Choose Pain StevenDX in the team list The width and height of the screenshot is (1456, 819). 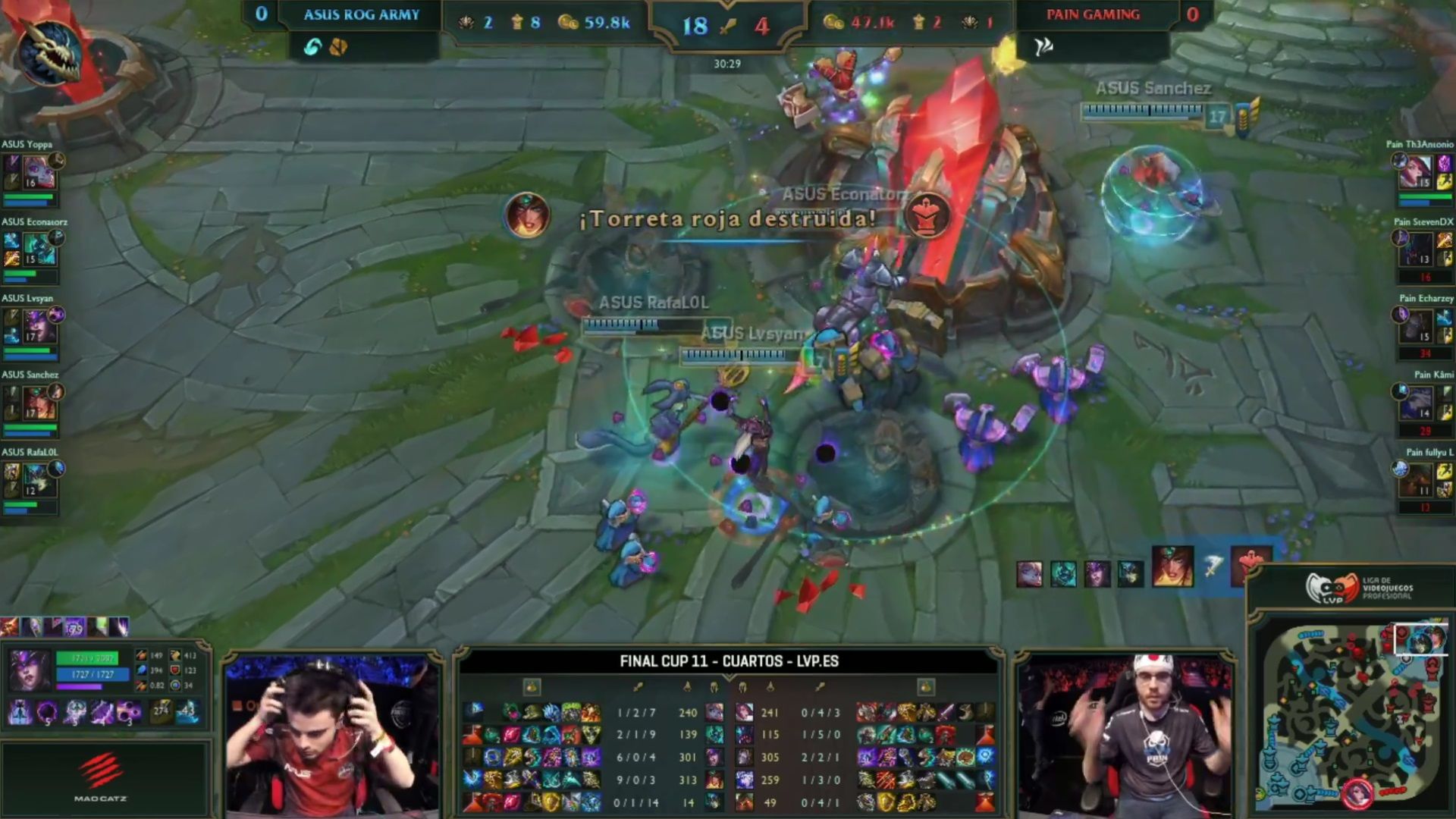tap(1418, 249)
